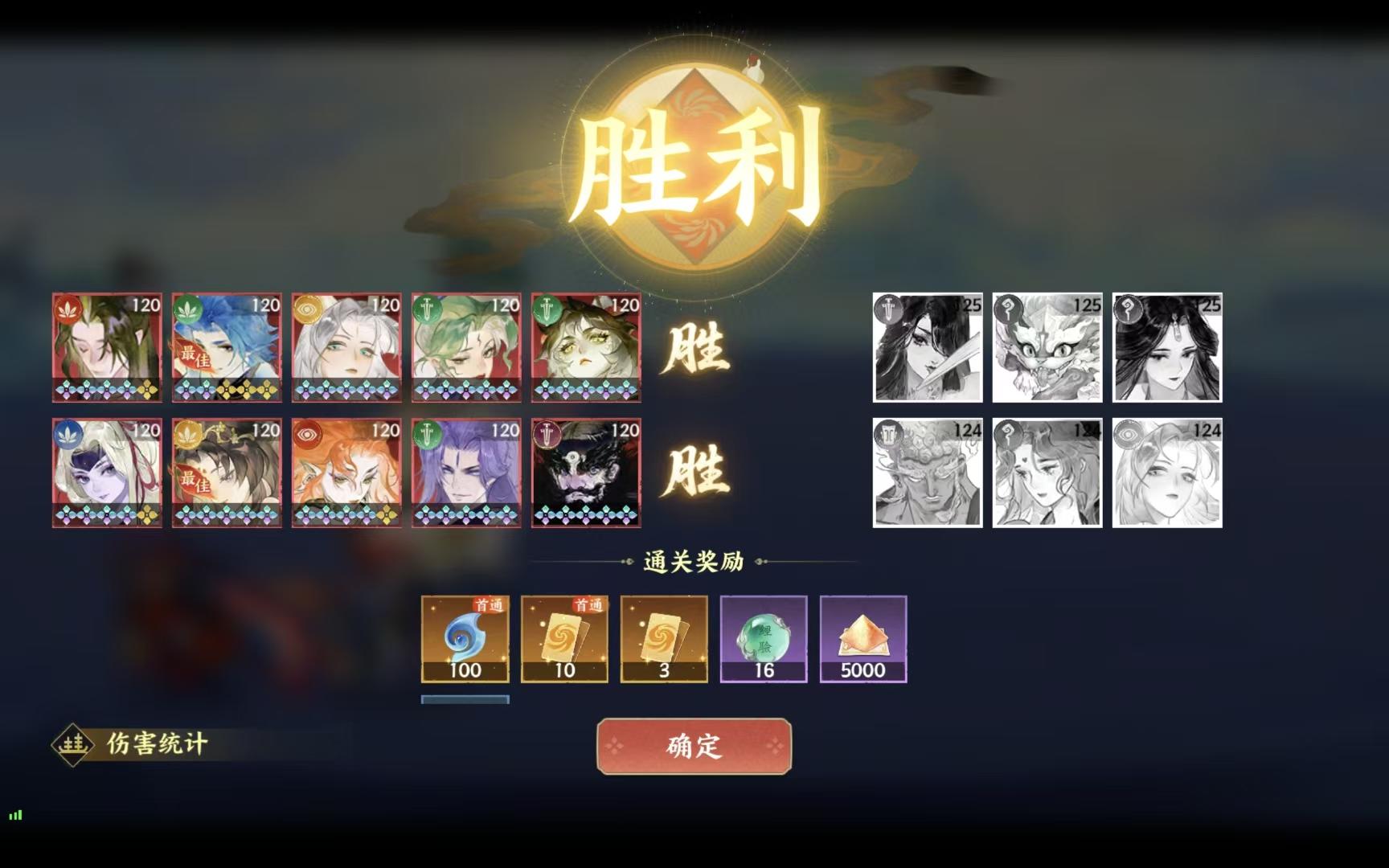Click the card reward showing 3
Screen dimensions: 1389x868
point(663,639)
